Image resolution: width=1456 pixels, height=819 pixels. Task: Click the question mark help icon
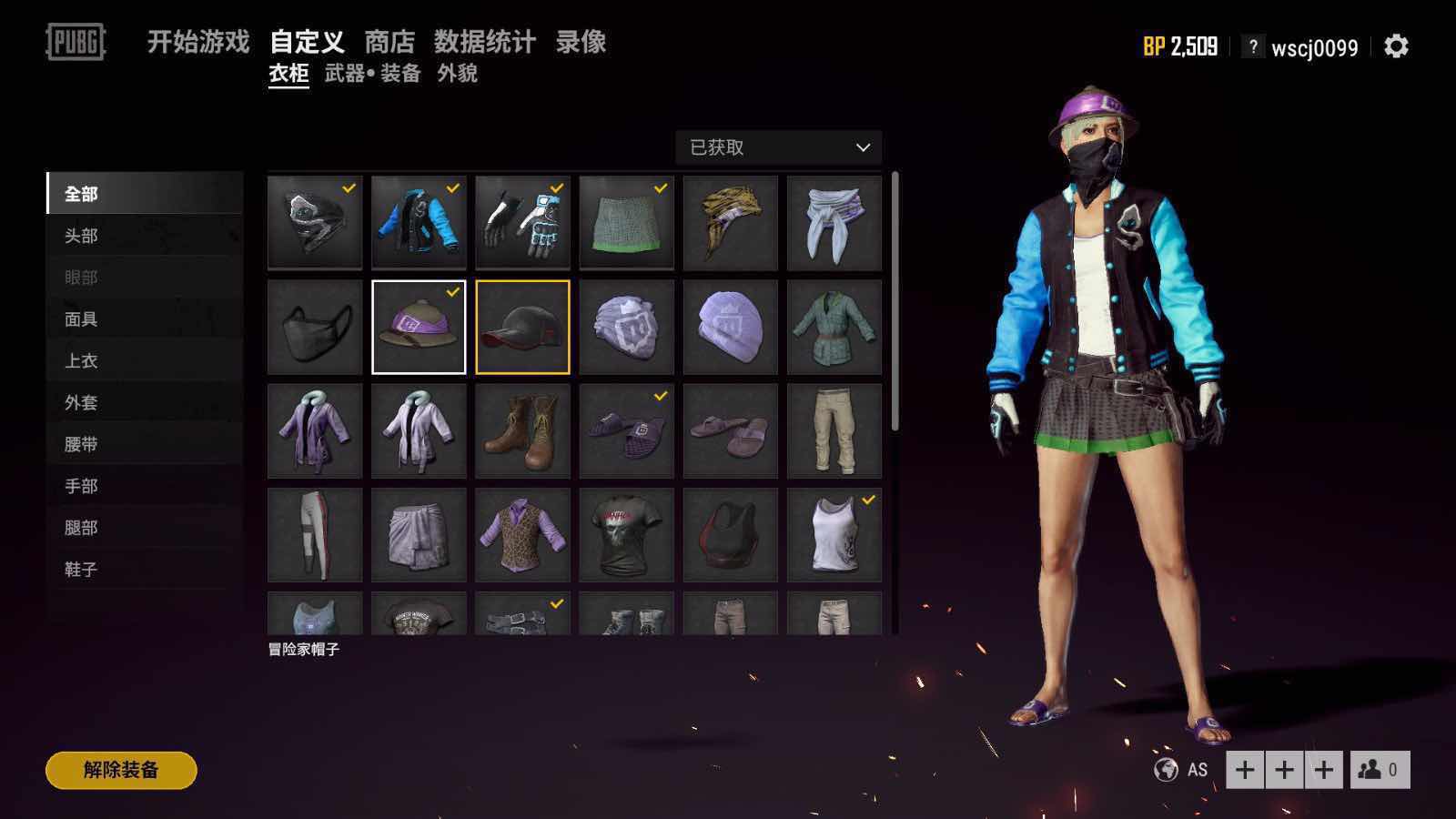tap(1254, 47)
